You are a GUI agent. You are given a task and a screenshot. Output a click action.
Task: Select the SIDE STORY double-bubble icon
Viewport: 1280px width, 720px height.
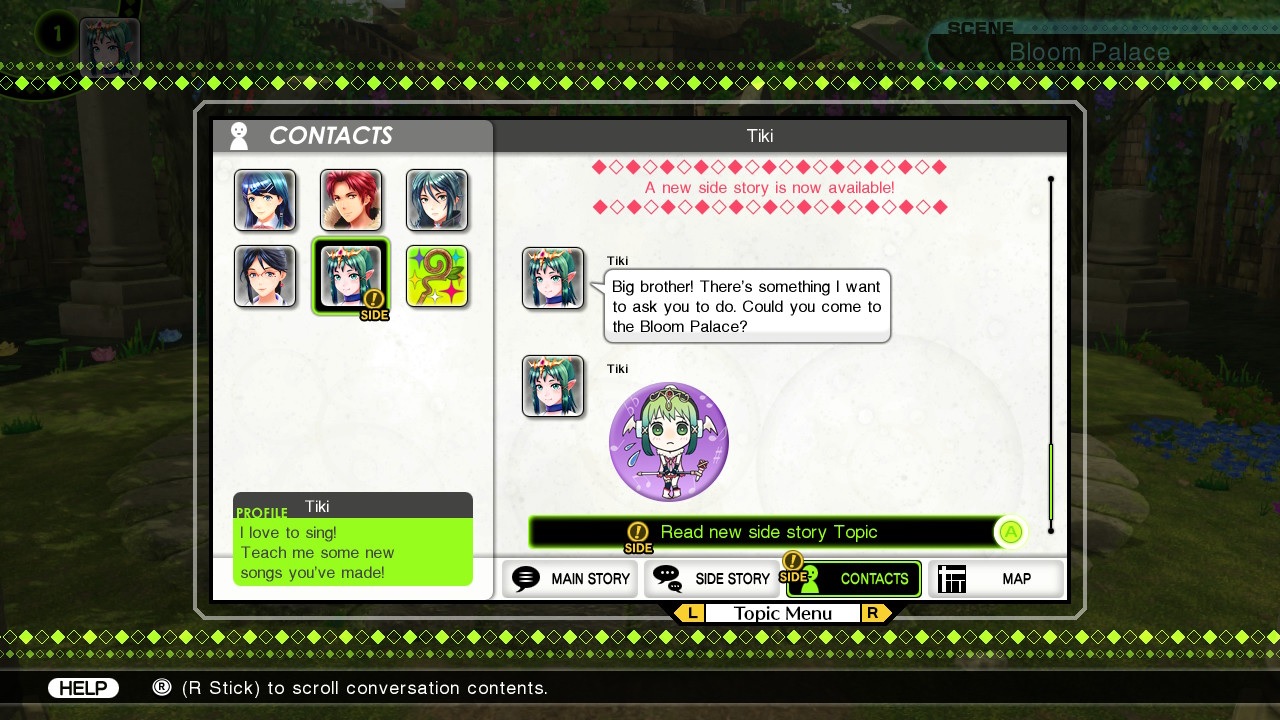point(668,578)
